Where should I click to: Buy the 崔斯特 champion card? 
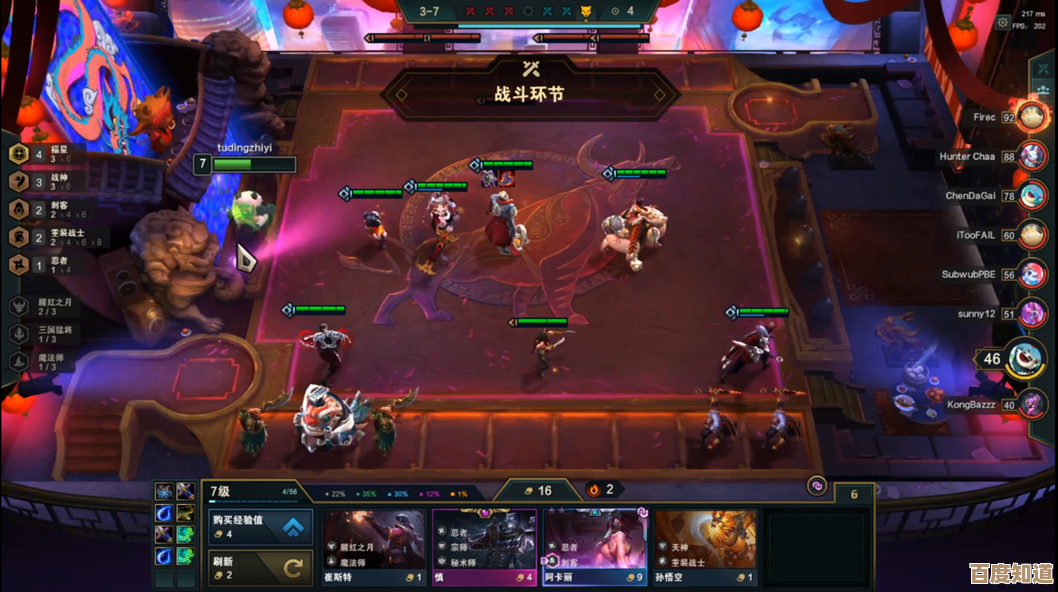pyautogui.click(x=374, y=547)
